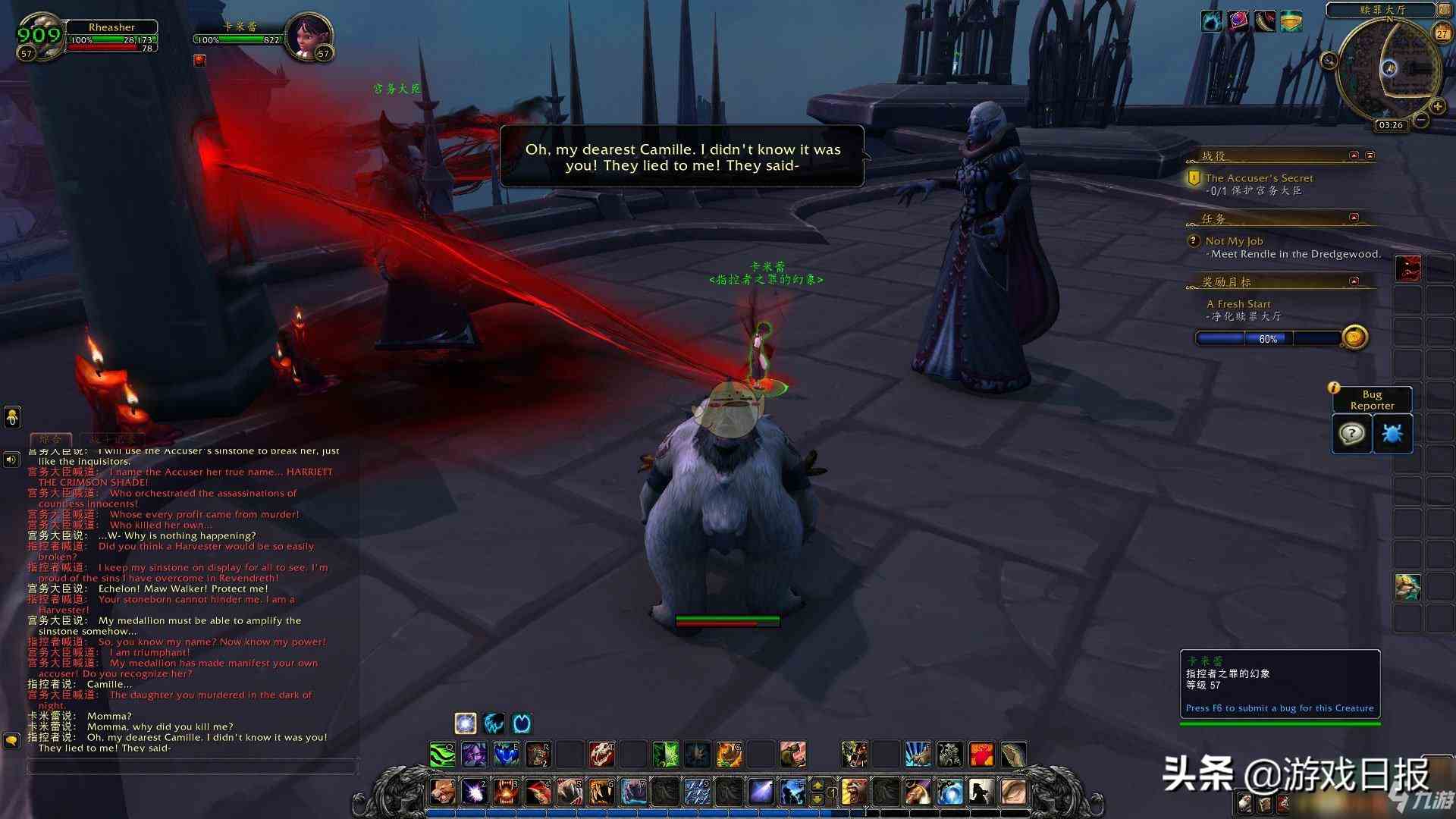
Task: Click the minimap's zoom-out minus button
Action: [1422, 120]
